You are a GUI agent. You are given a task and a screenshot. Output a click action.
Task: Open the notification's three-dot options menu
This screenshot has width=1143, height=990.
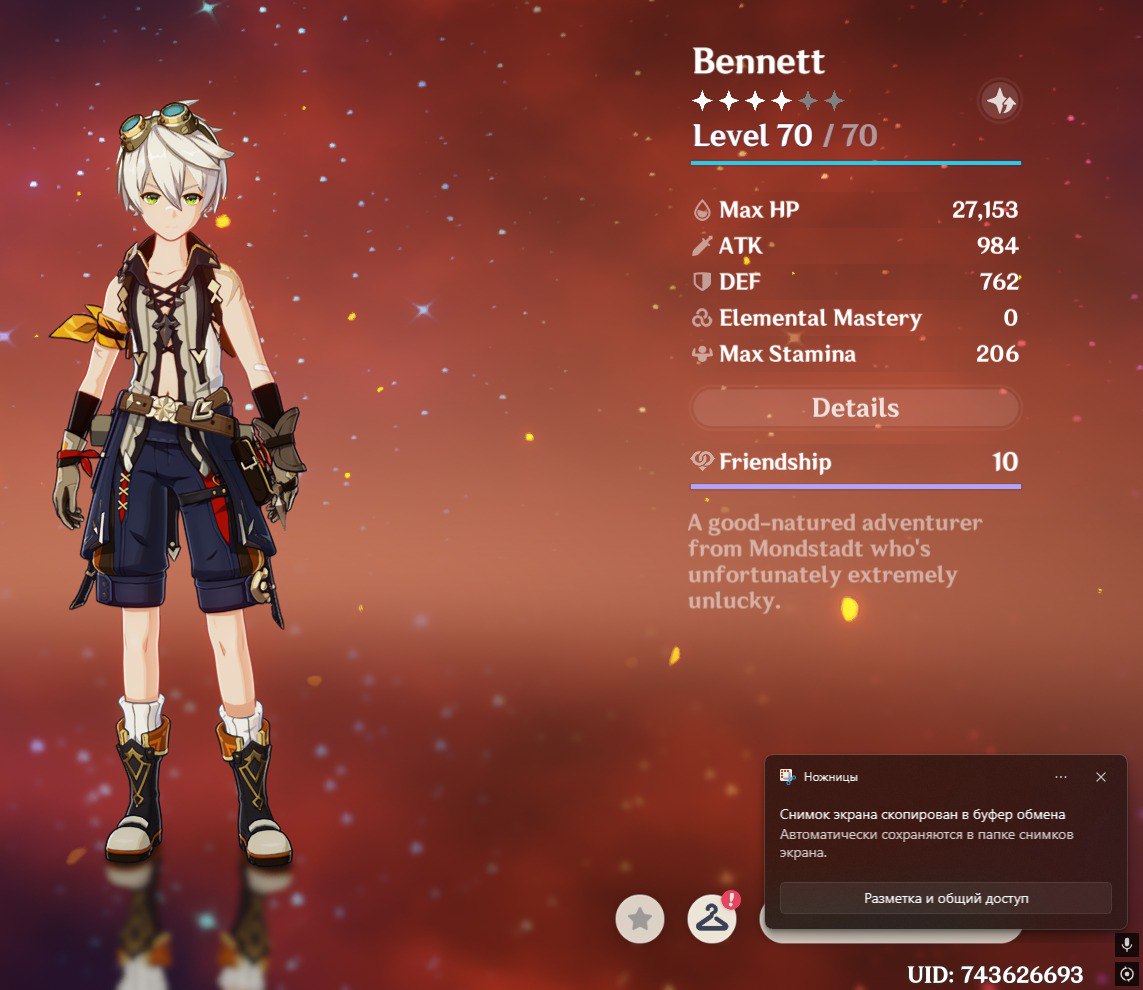point(1060,777)
